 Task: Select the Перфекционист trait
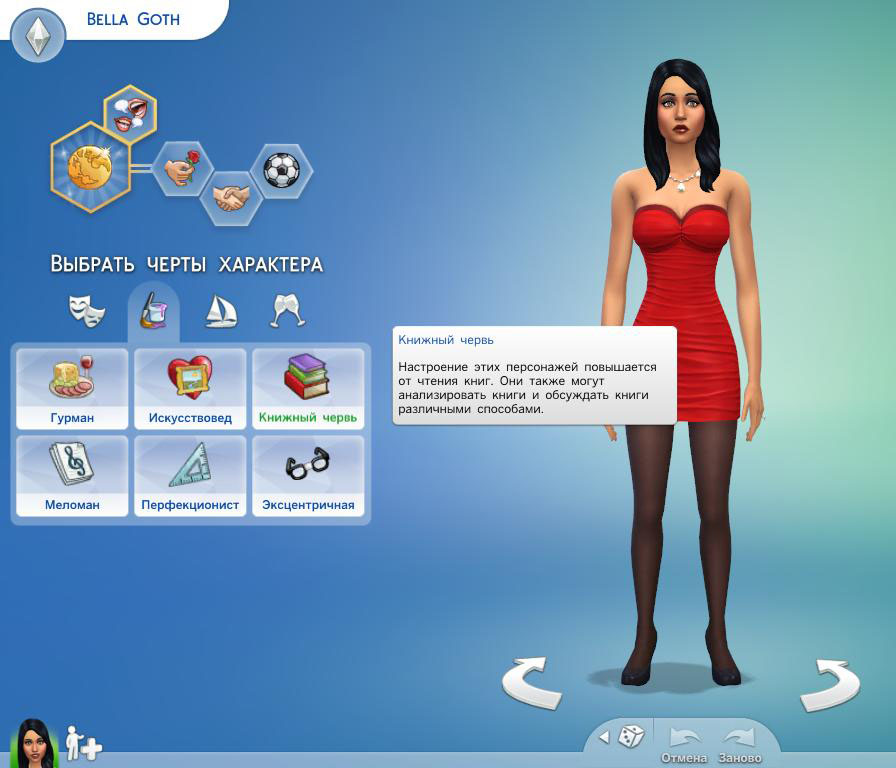tap(189, 475)
